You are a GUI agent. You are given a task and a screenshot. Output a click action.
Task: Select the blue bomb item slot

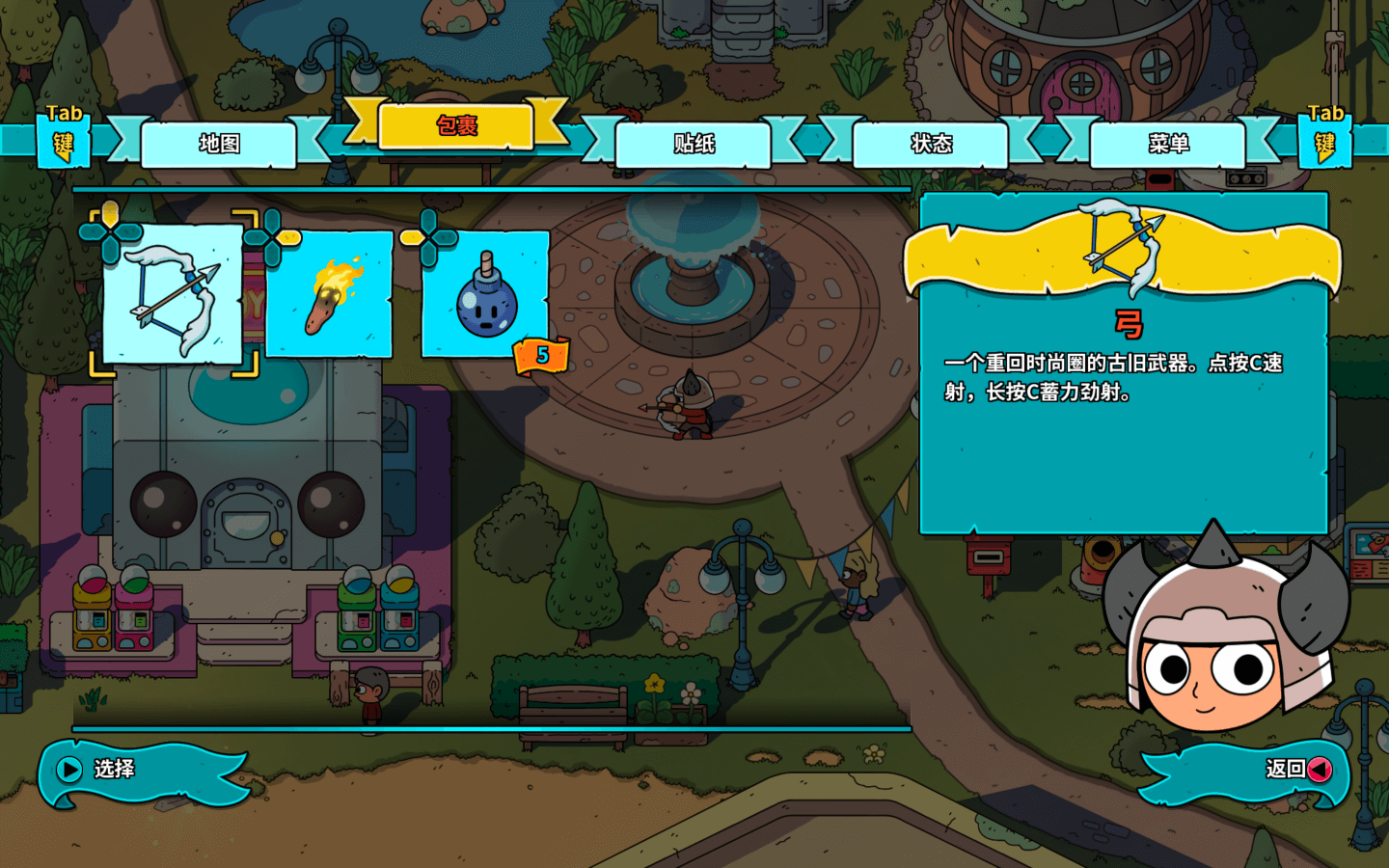coord(486,294)
